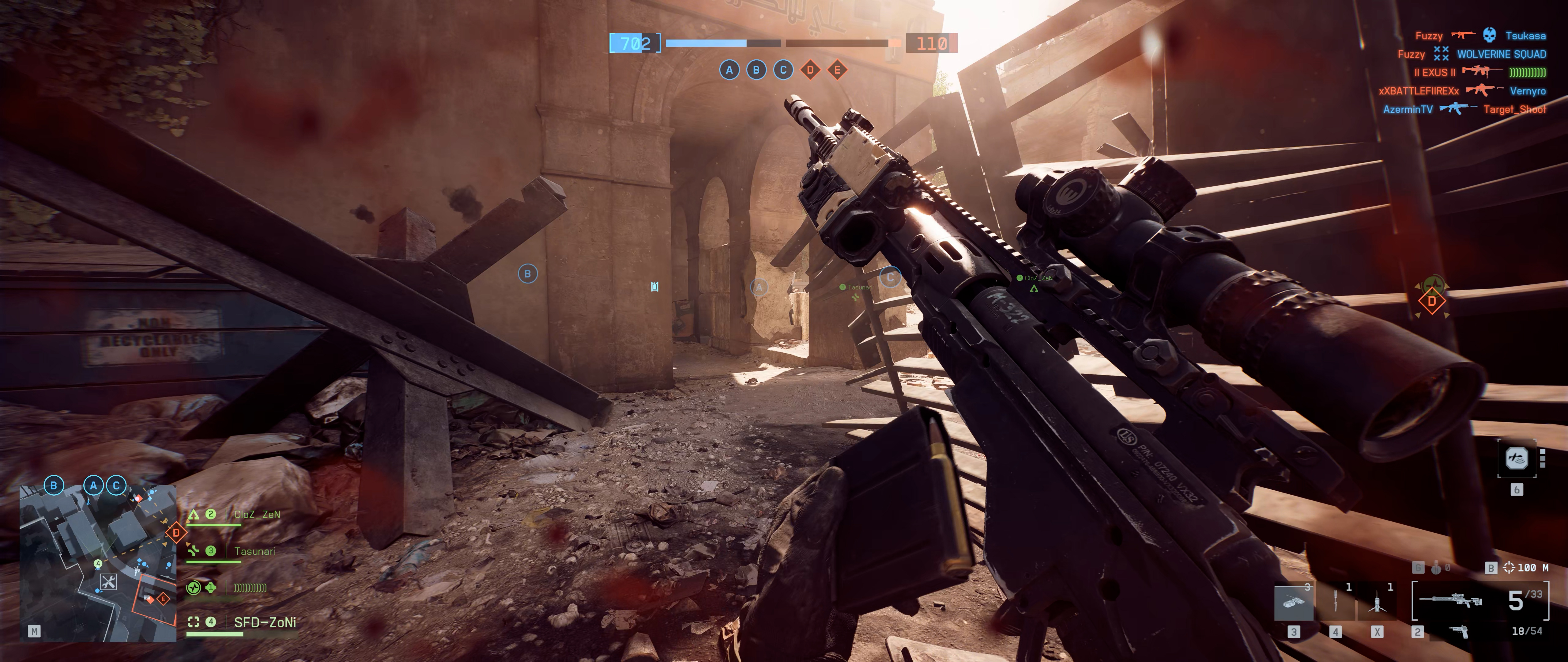This screenshot has width=1568, height=662.
Task: Equip the spike gadget in slot 4
Action: (1336, 602)
